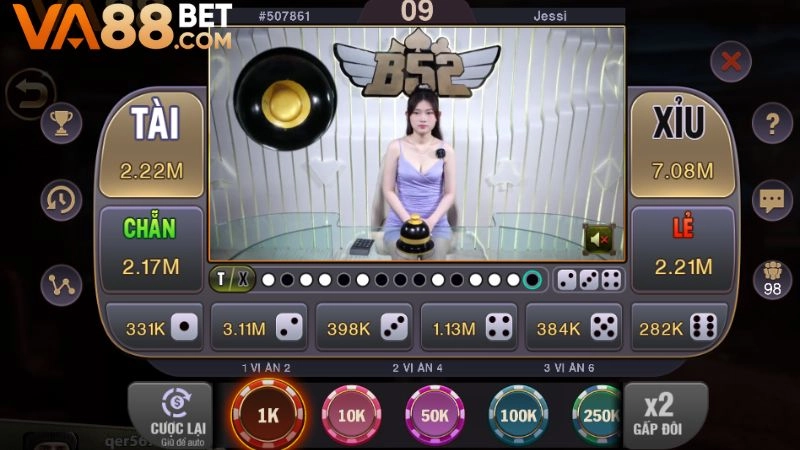Bet on the one-pip dice face

(156, 327)
